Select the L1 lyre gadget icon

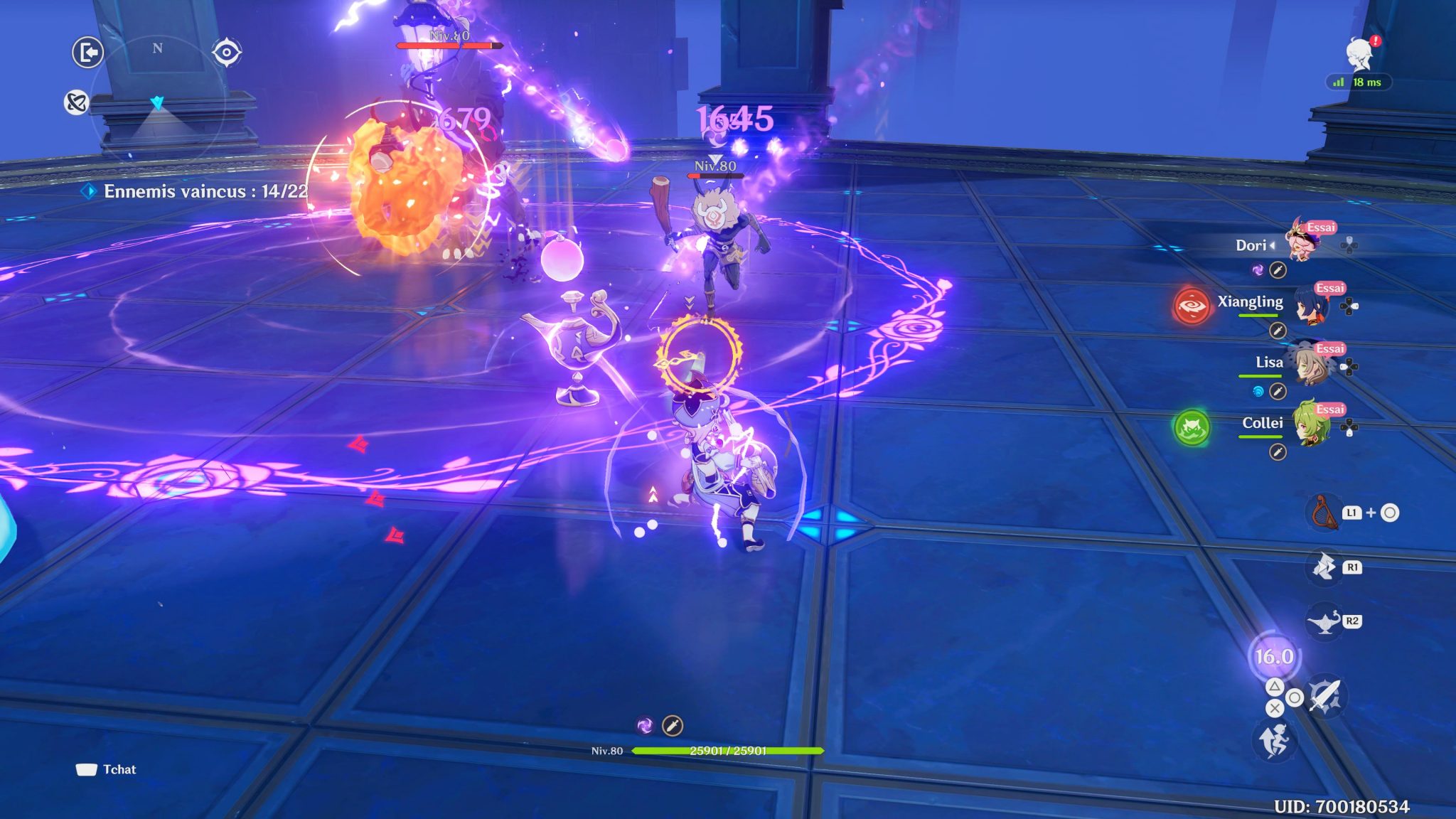point(1325,513)
